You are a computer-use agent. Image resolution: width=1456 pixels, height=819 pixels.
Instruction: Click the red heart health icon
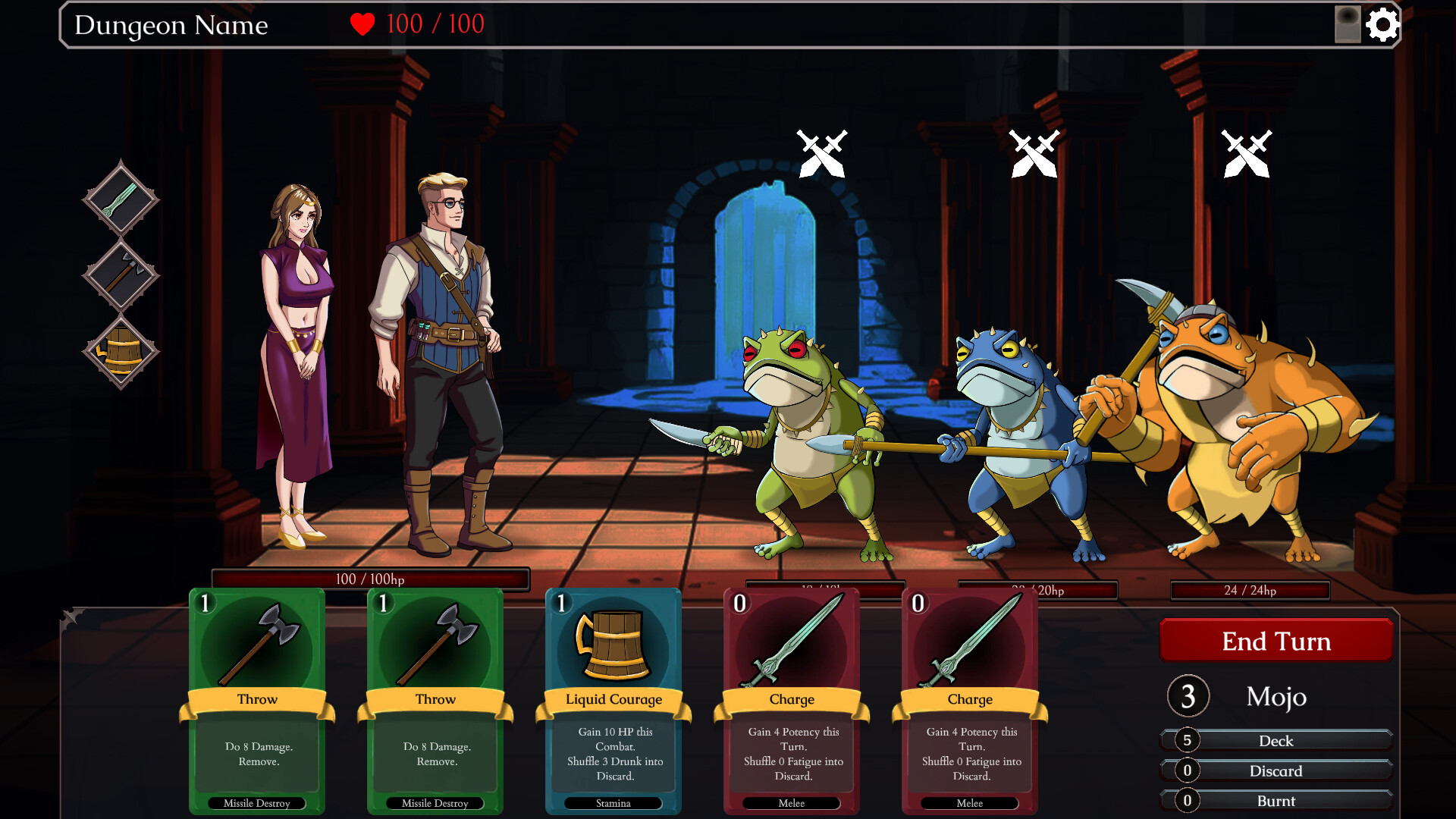click(362, 24)
